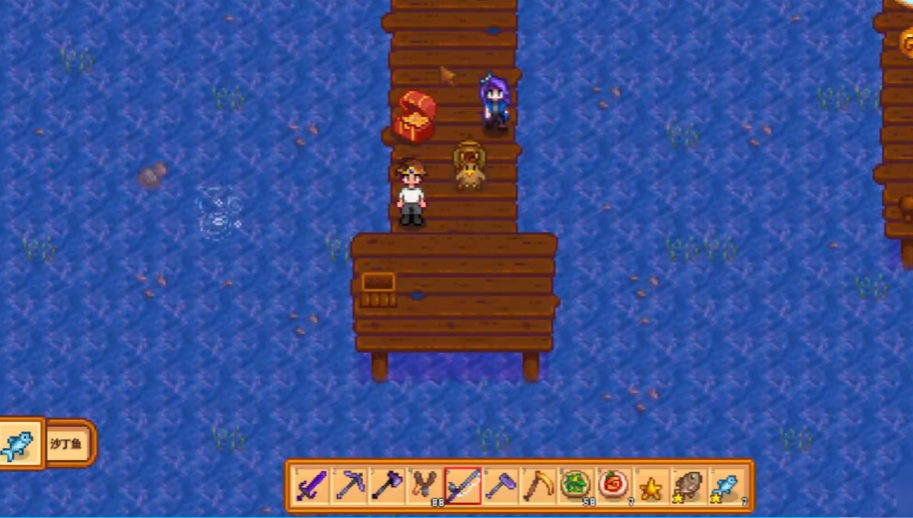913x518 pixels.
Task: Equip the pickaxe from the hotbar
Action: coord(349,487)
